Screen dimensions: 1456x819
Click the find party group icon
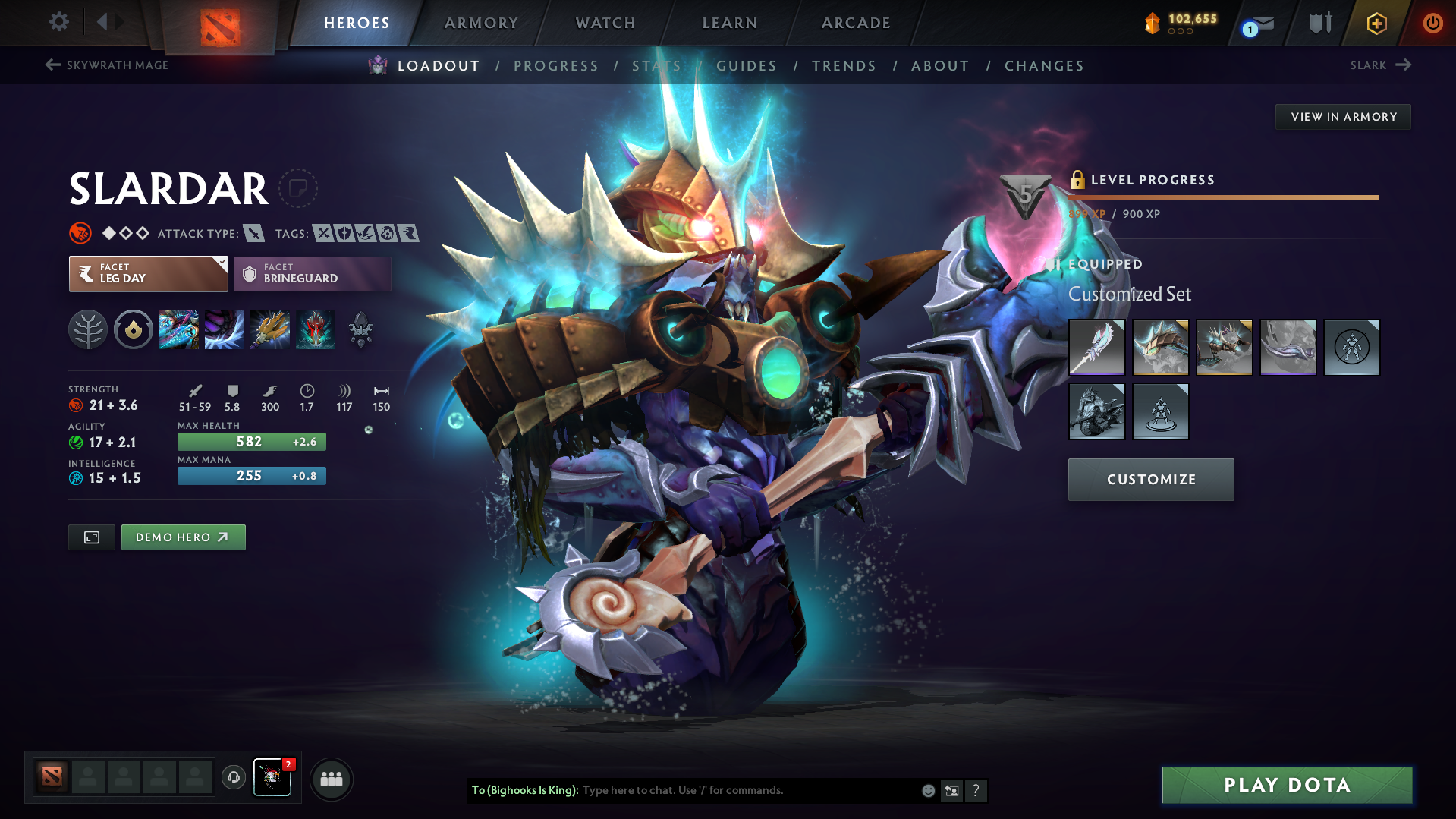[x=332, y=779]
